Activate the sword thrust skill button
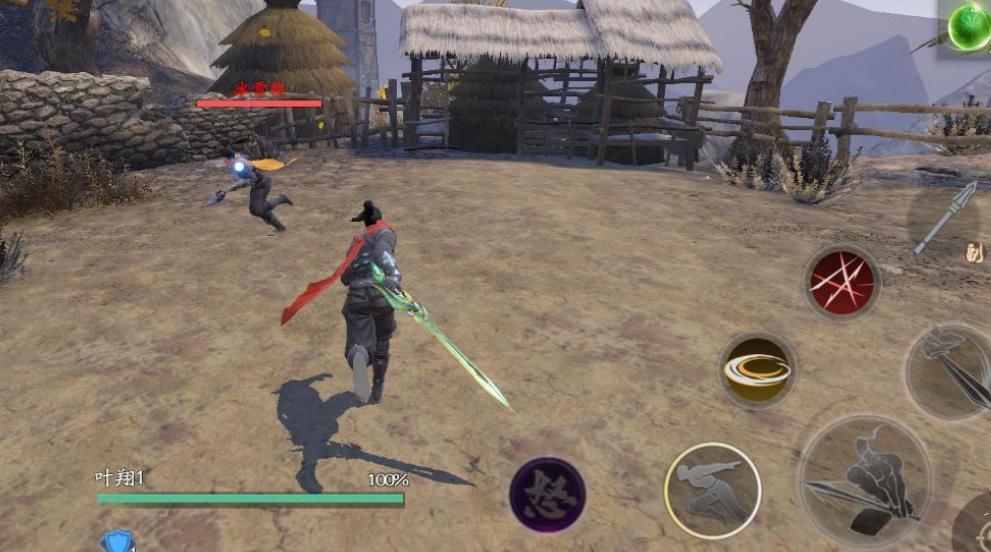 948,370
